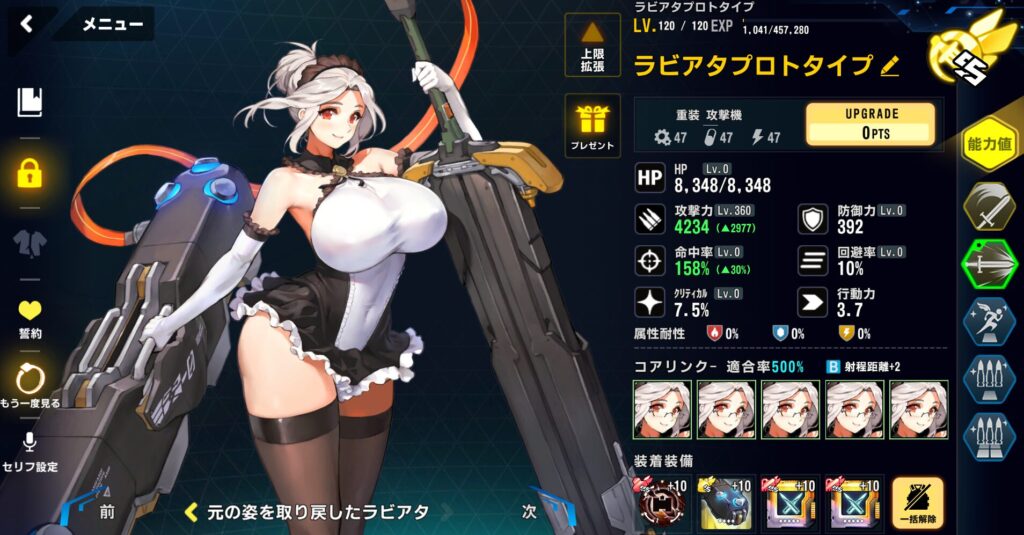This screenshot has width=1024, height=535.
Task: Open the 上限拡張 limit expansion button
Action: [592, 46]
